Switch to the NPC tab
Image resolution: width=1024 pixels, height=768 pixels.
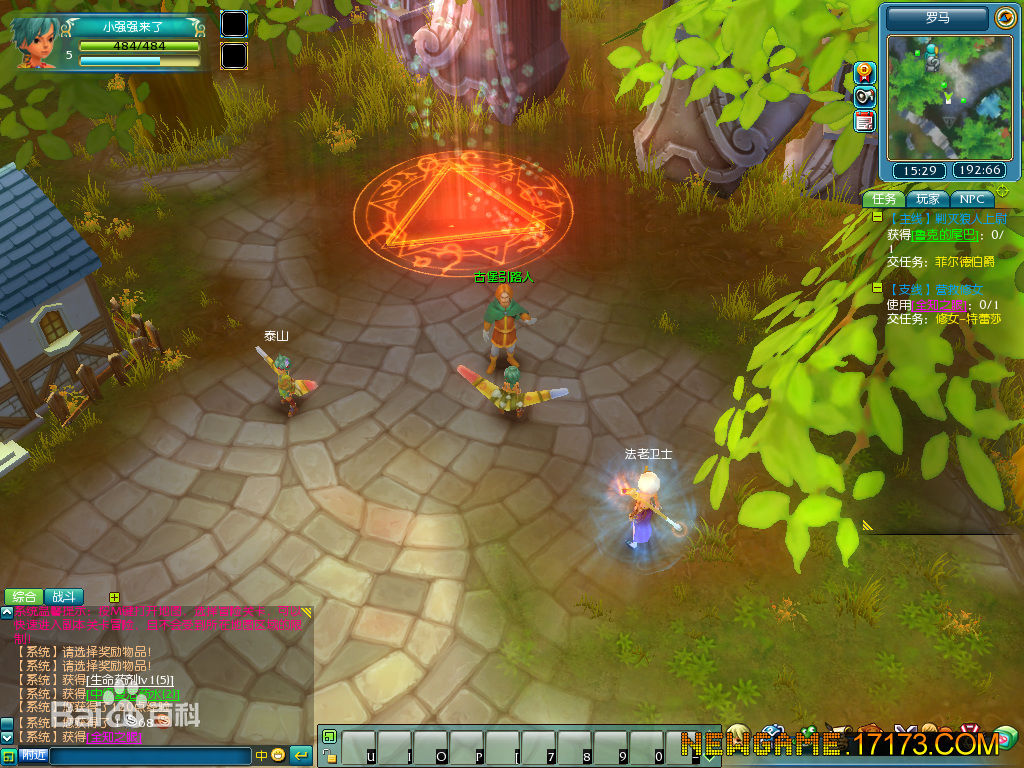tap(972, 199)
